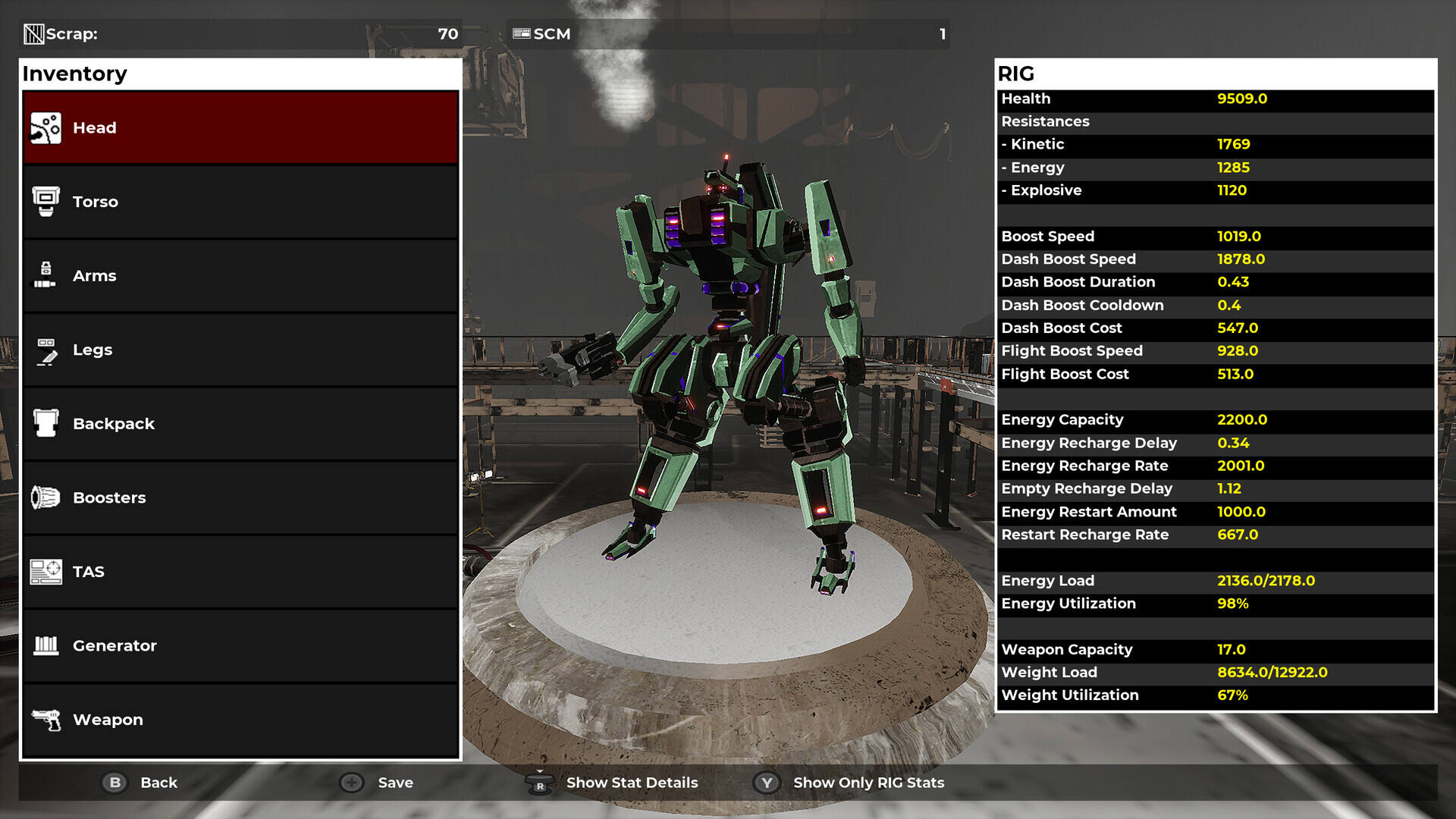Image resolution: width=1456 pixels, height=819 pixels.
Task: Save the current RIG build
Action: 378,783
